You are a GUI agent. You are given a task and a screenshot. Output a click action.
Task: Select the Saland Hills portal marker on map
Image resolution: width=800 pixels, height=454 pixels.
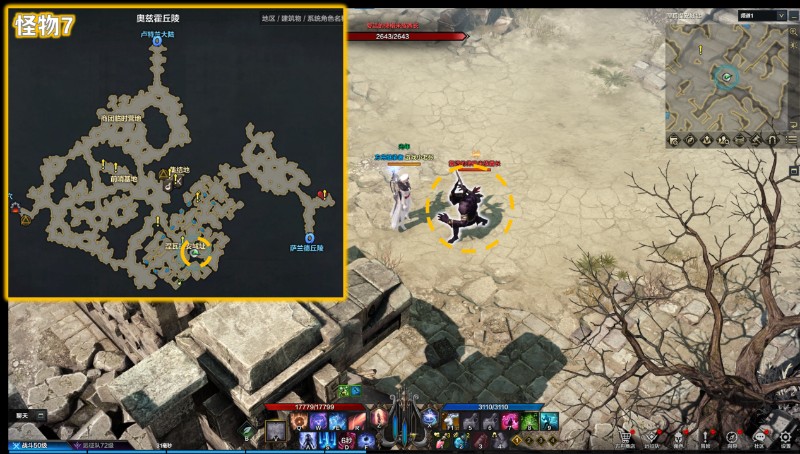(x=309, y=237)
